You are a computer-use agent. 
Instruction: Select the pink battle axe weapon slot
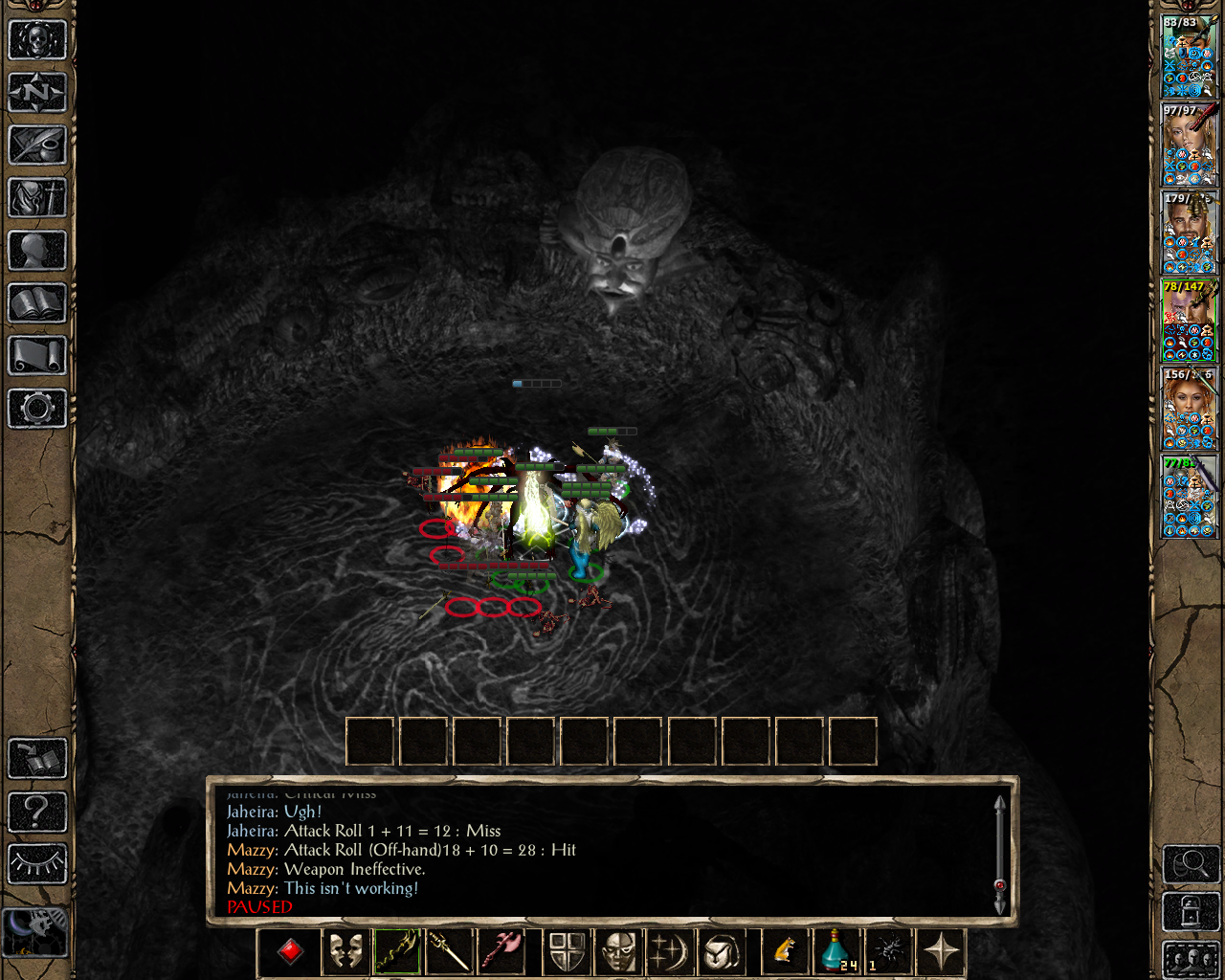[x=502, y=951]
